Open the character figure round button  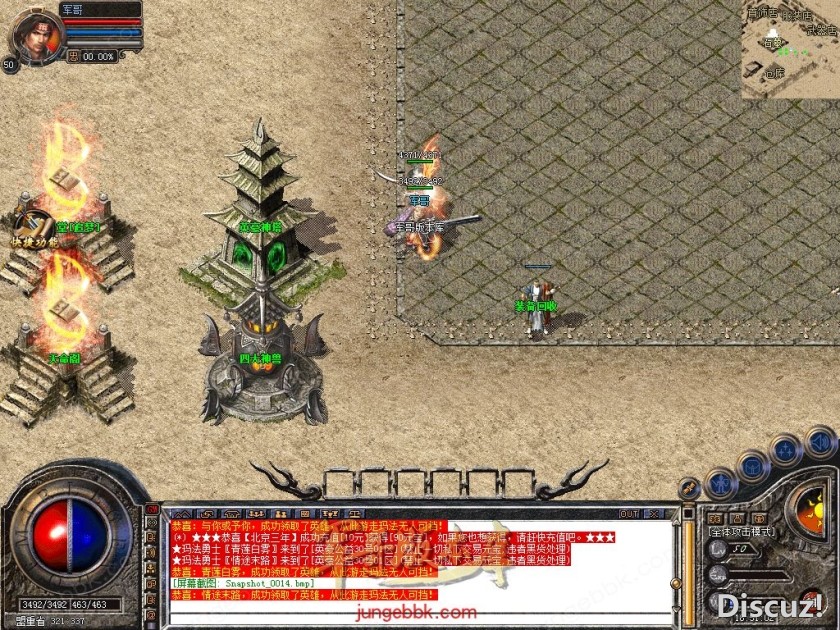[x=721, y=484]
